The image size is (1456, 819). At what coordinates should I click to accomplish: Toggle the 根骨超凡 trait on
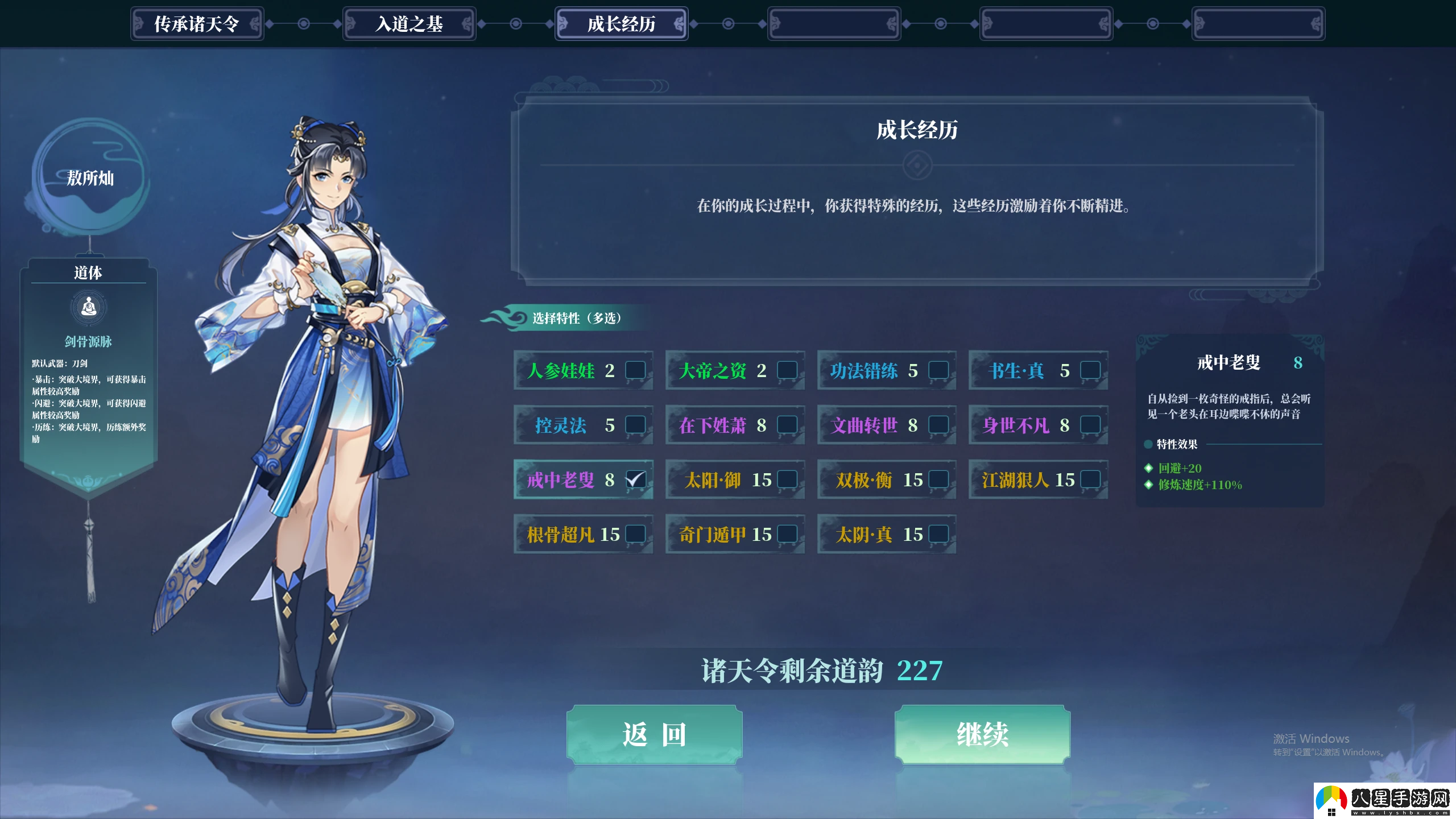[635, 534]
